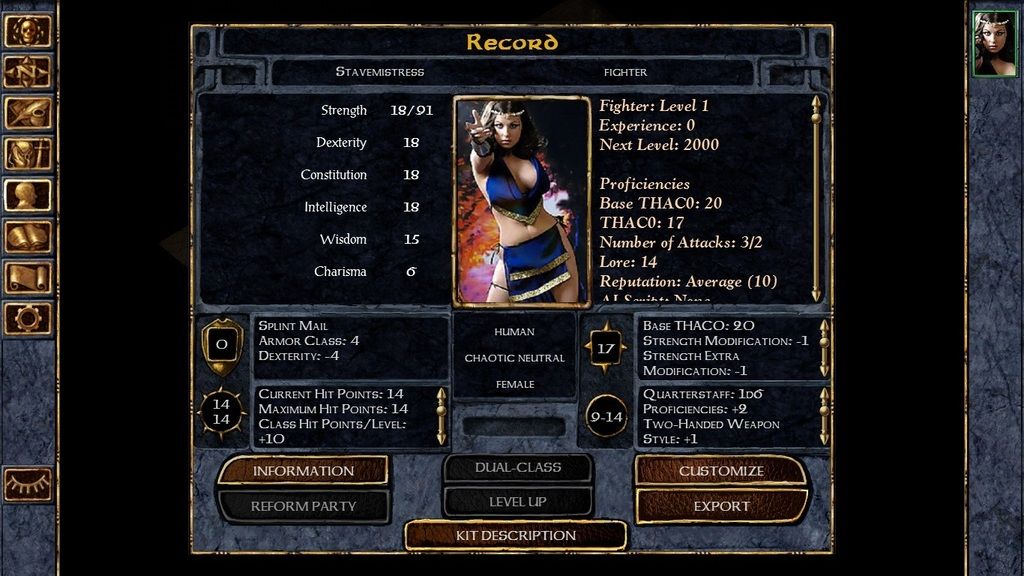Open the inventory icon with figure and ankh
This screenshot has height=576, width=1024.
tap(28, 154)
